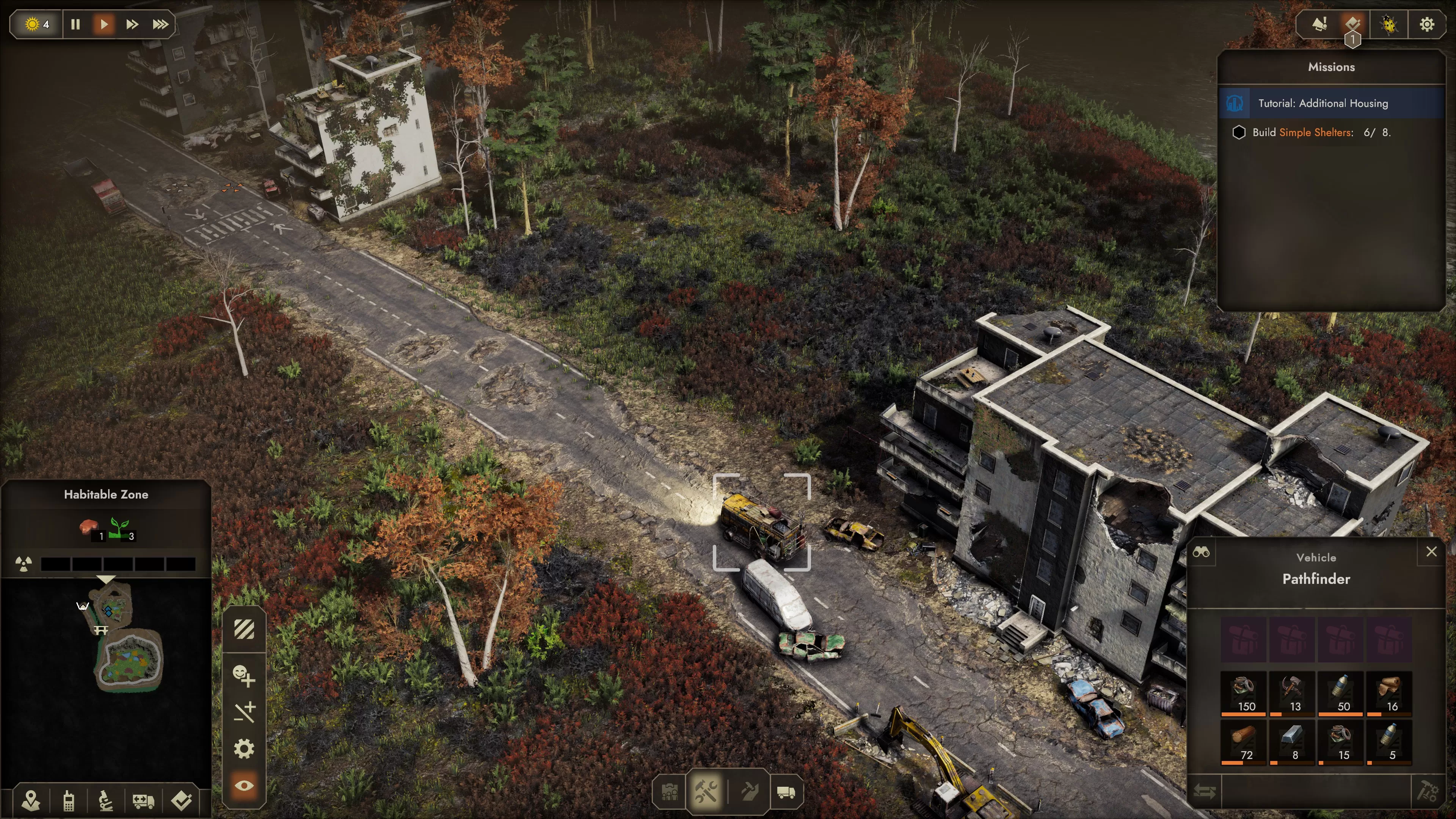Screen dimensions: 1456x819
Task: Focus camera using the binoculars icon
Action: click(x=1201, y=552)
